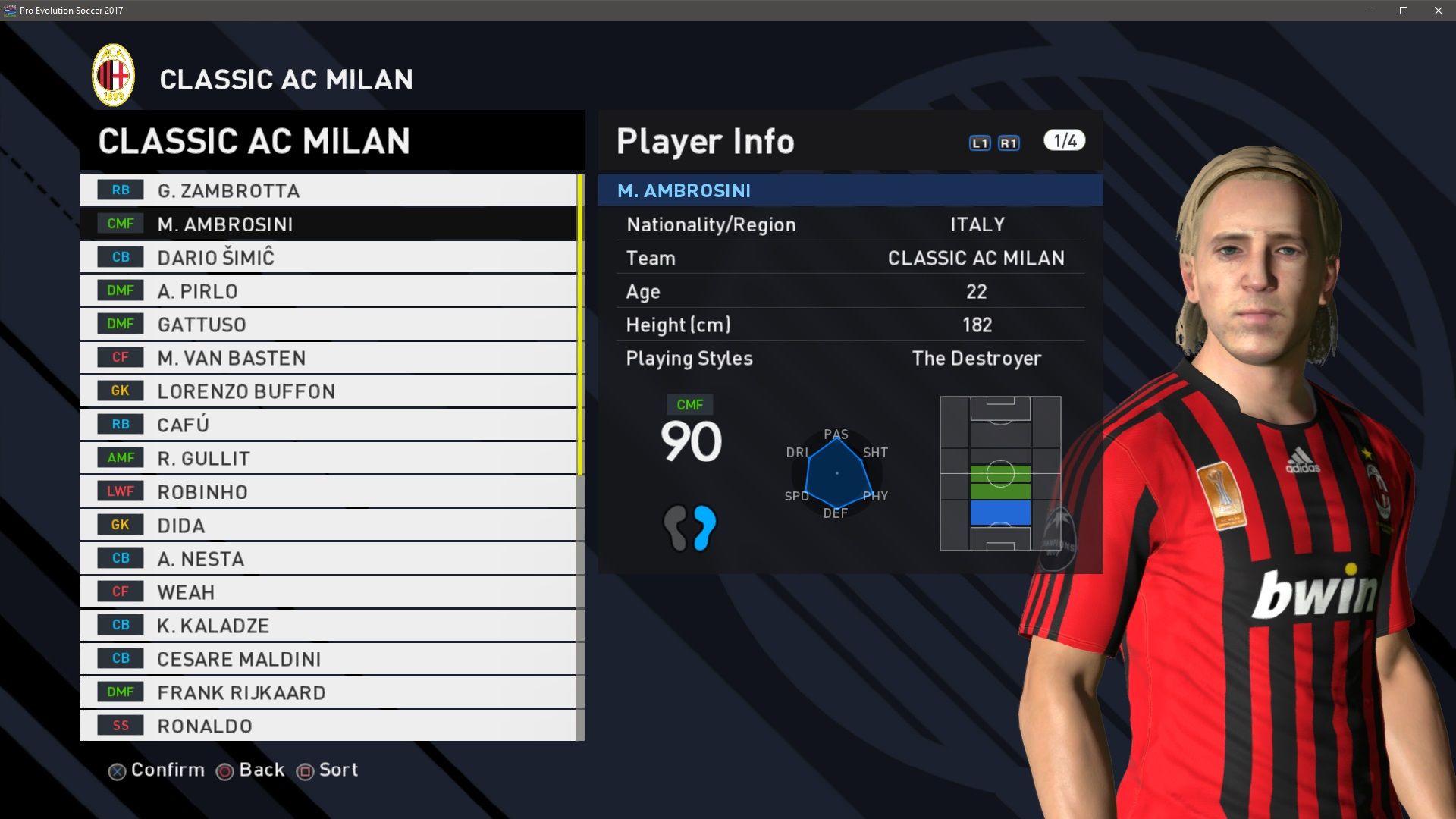Select G. Zambrotta in the squad list
The height and width of the screenshot is (819, 1456).
[x=327, y=190]
